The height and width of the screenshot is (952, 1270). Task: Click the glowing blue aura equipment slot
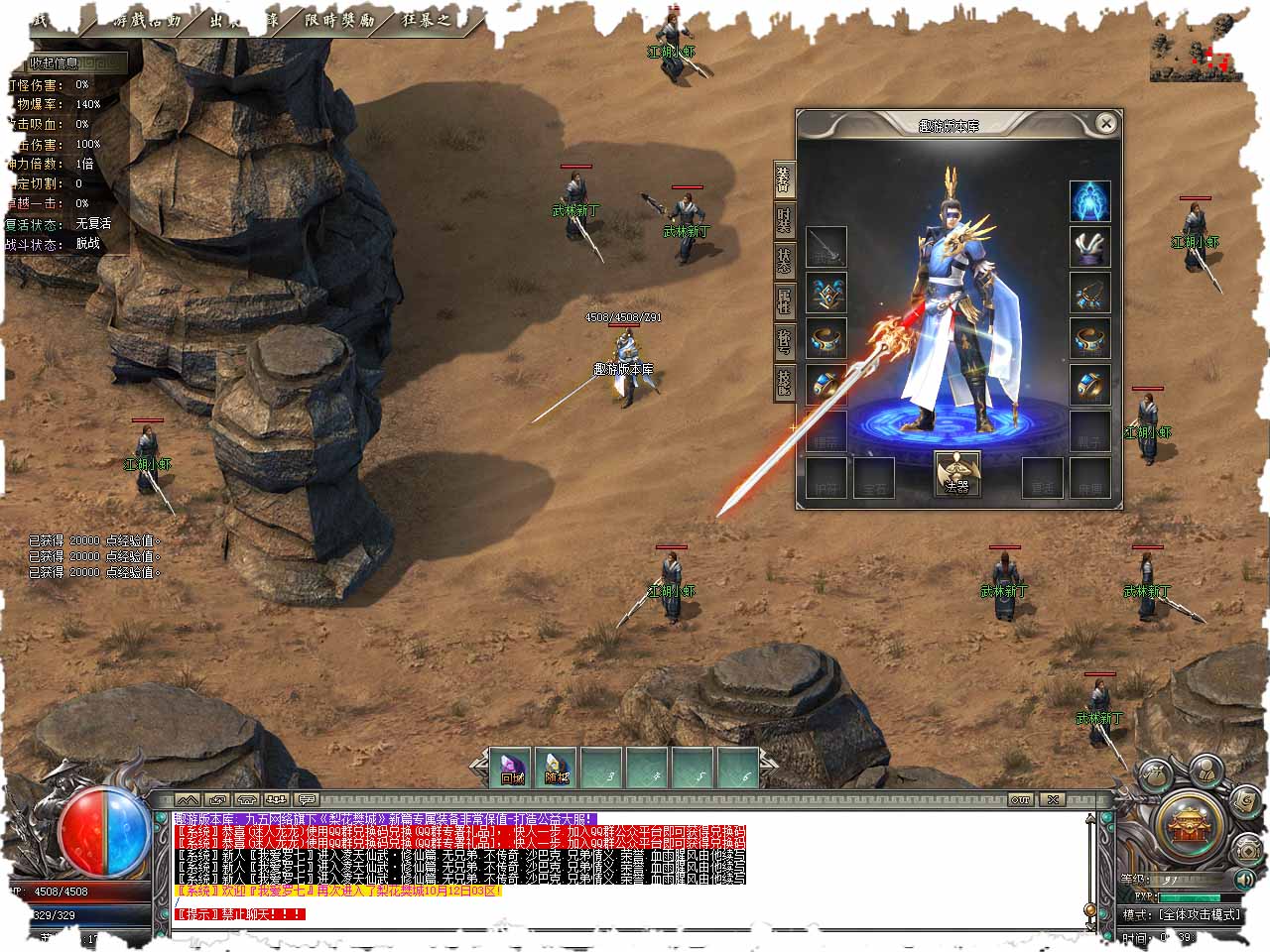click(x=1090, y=201)
